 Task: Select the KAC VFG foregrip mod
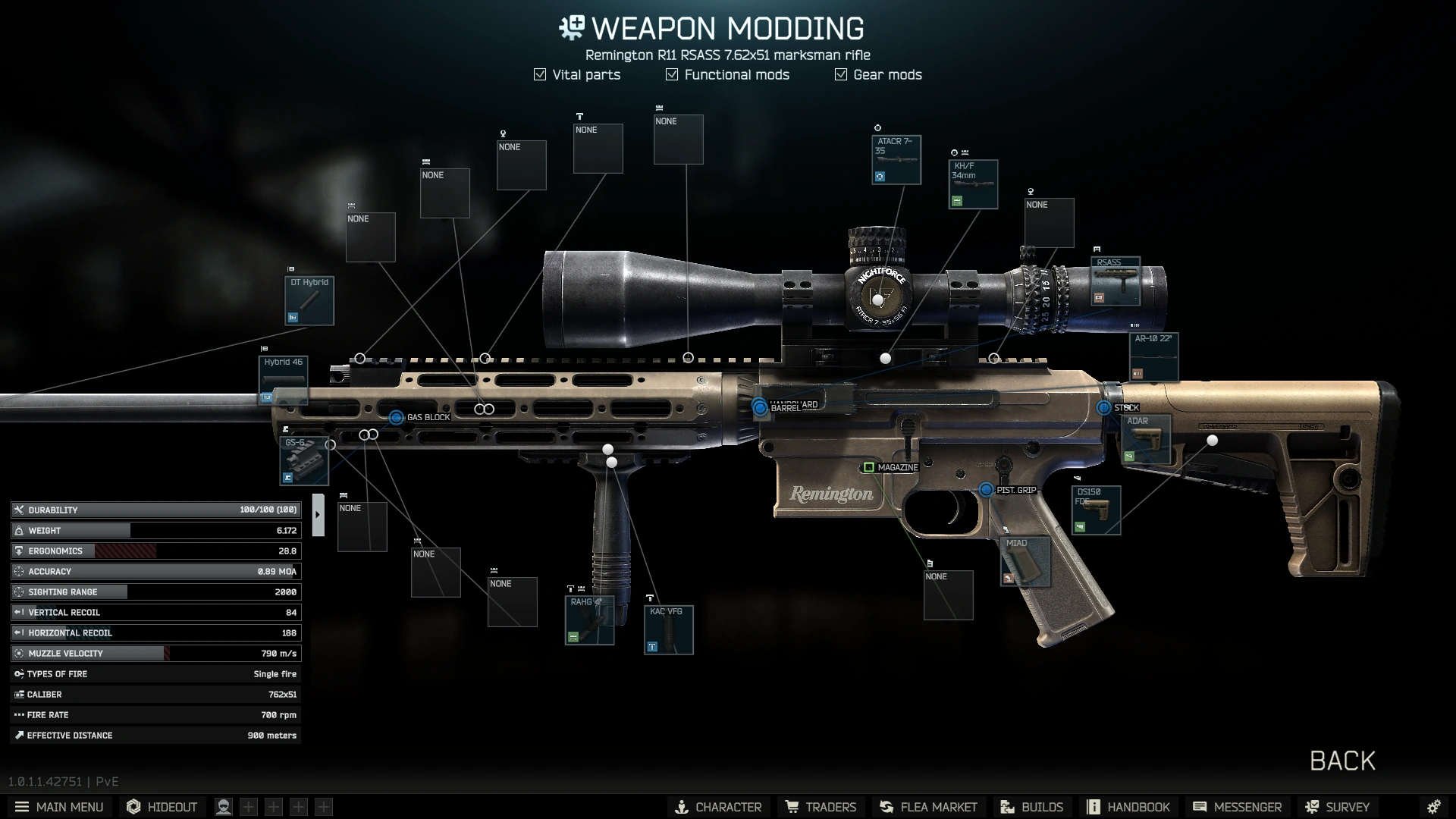click(668, 628)
